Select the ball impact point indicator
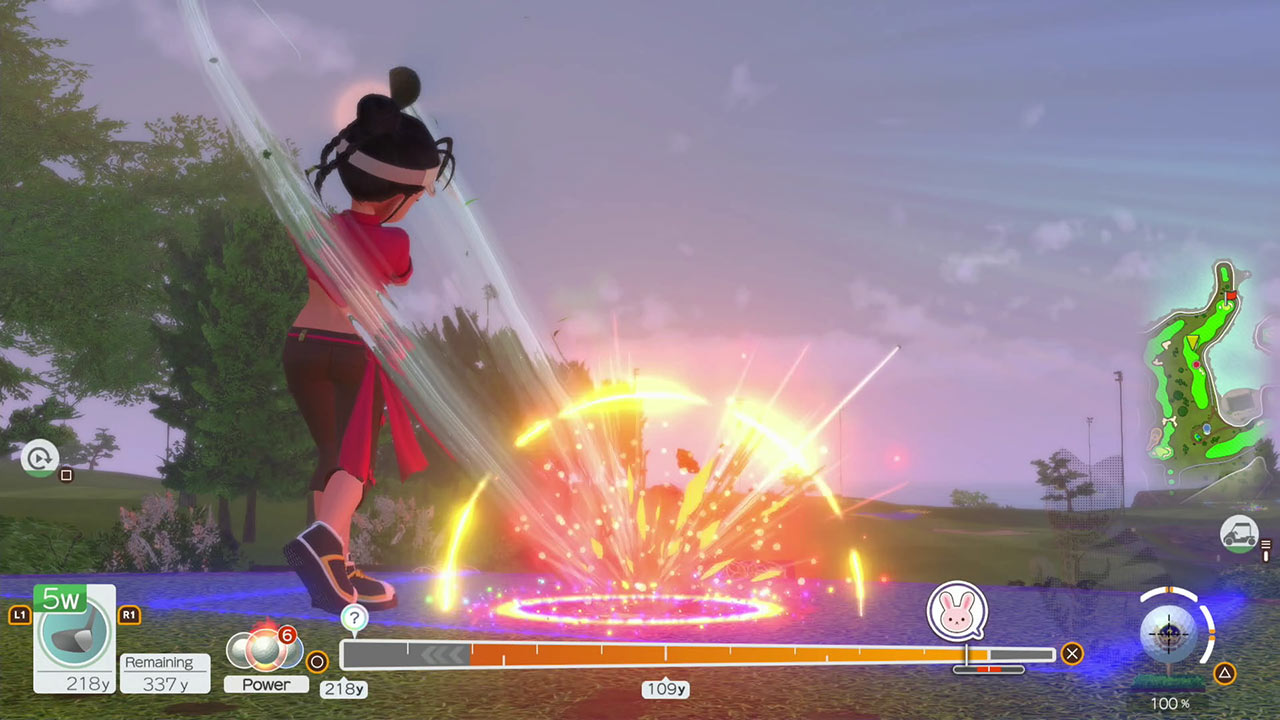Screen dimensions: 1280x720 [x=1176, y=633]
